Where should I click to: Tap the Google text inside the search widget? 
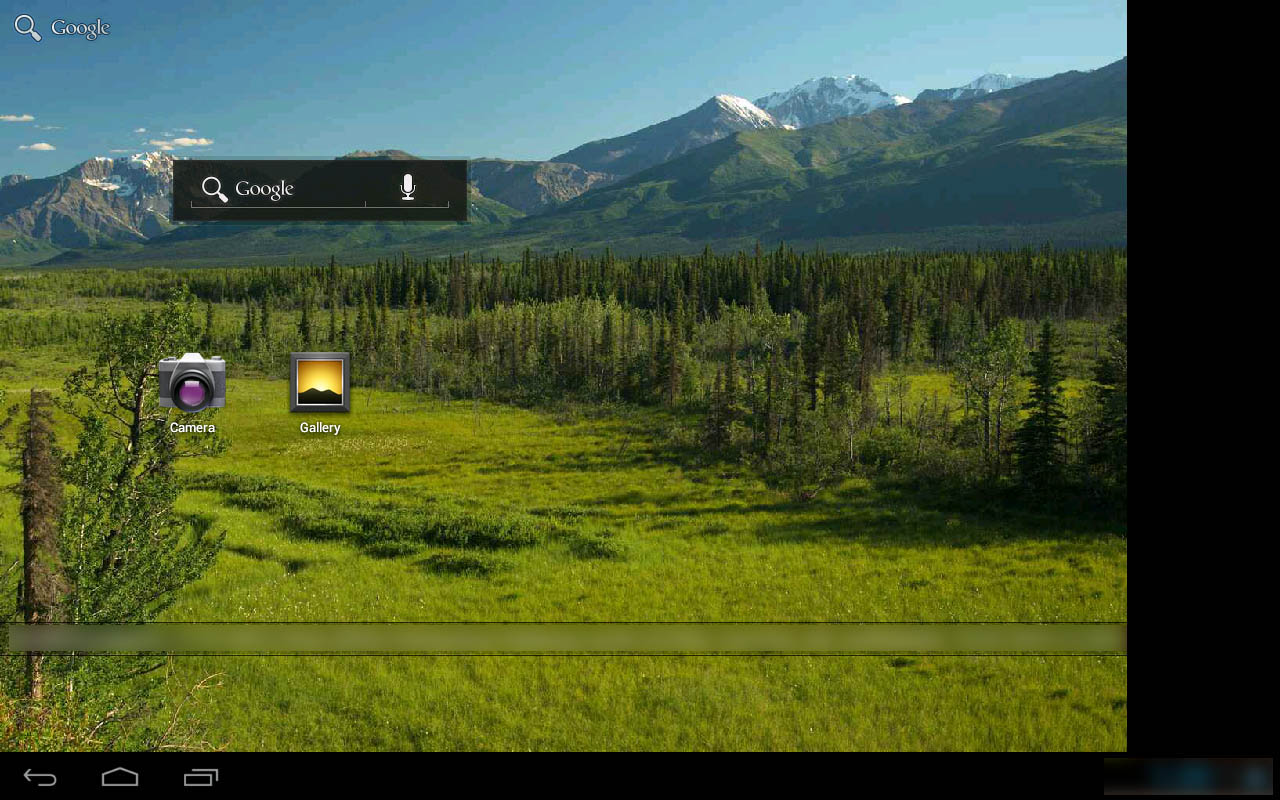point(264,189)
